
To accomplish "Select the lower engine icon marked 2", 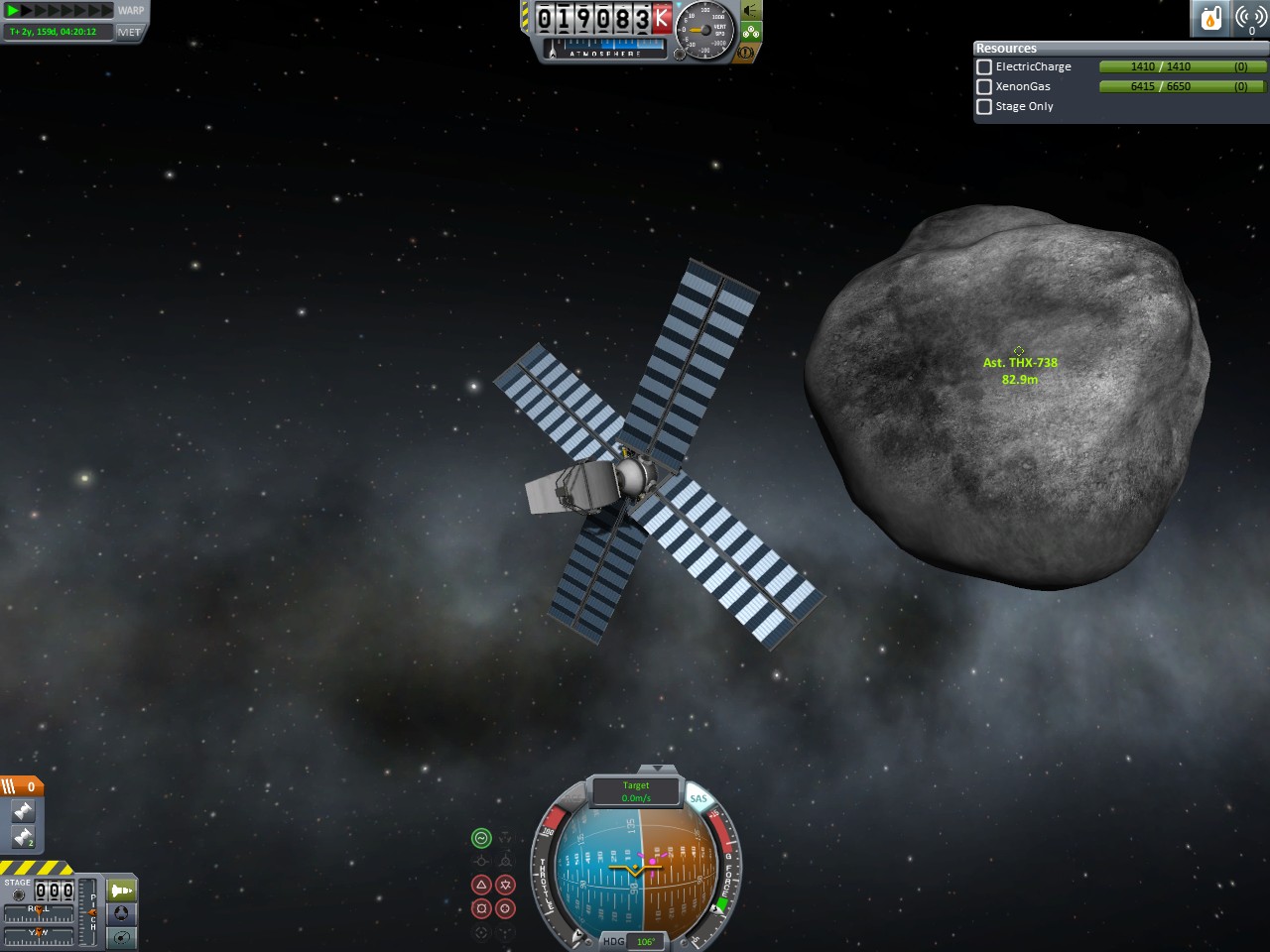I will pos(23,838).
